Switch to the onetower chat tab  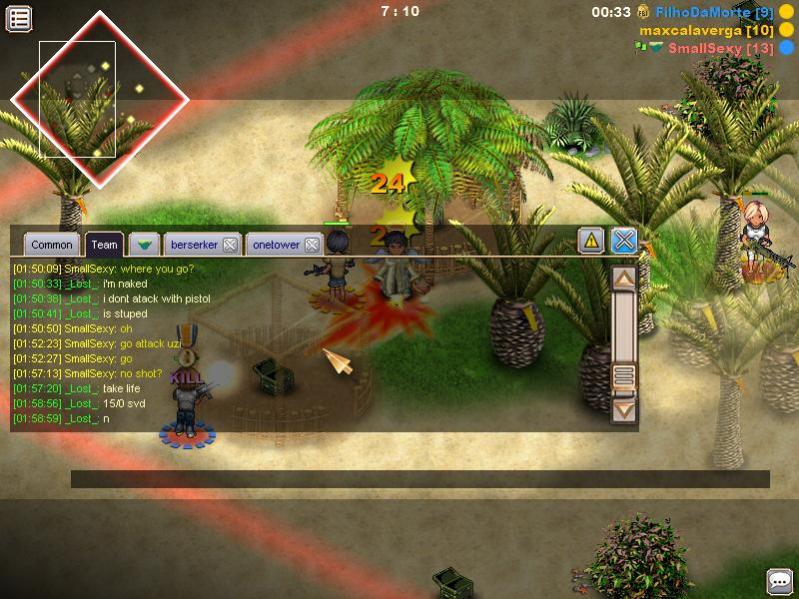(276, 245)
